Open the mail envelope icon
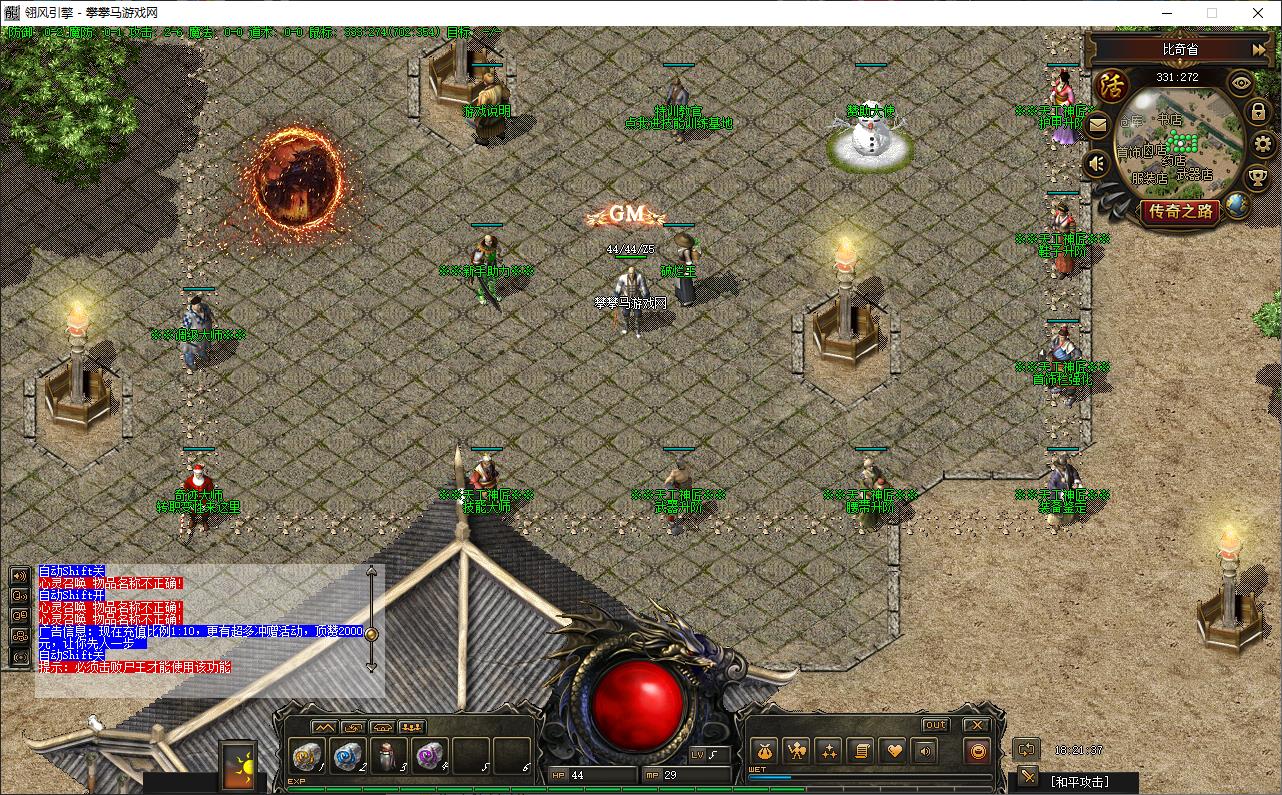The image size is (1282, 795). point(1098,126)
